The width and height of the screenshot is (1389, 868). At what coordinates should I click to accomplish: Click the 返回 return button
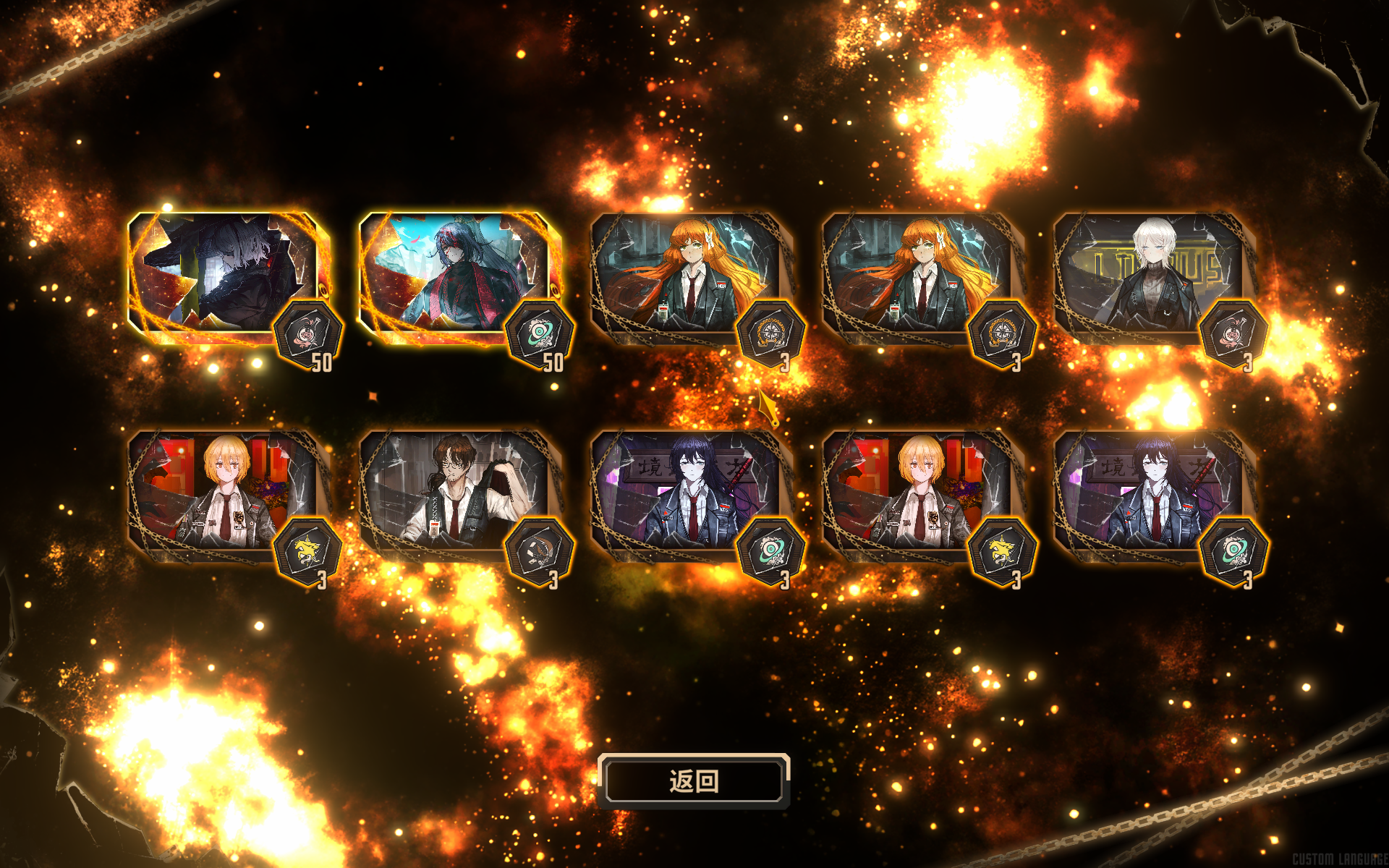[x=693, y=781]
